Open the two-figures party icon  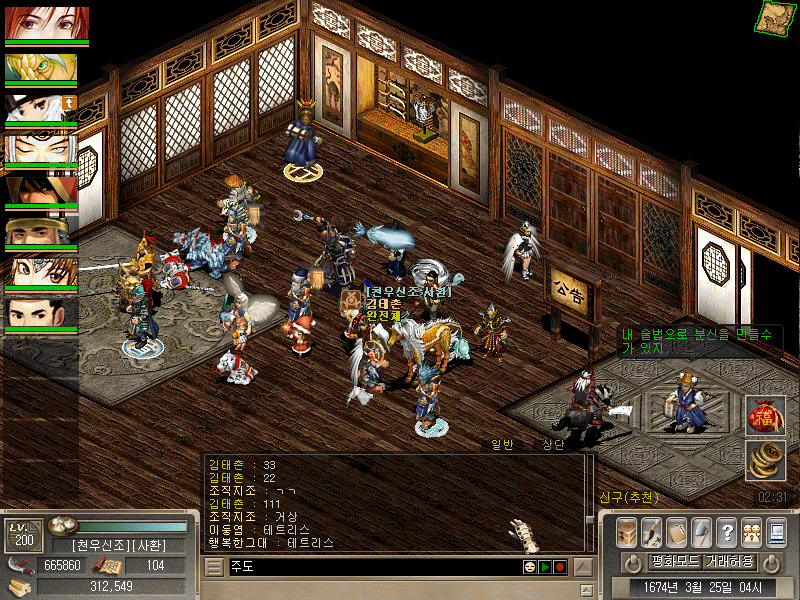click(x=752, y=532)
